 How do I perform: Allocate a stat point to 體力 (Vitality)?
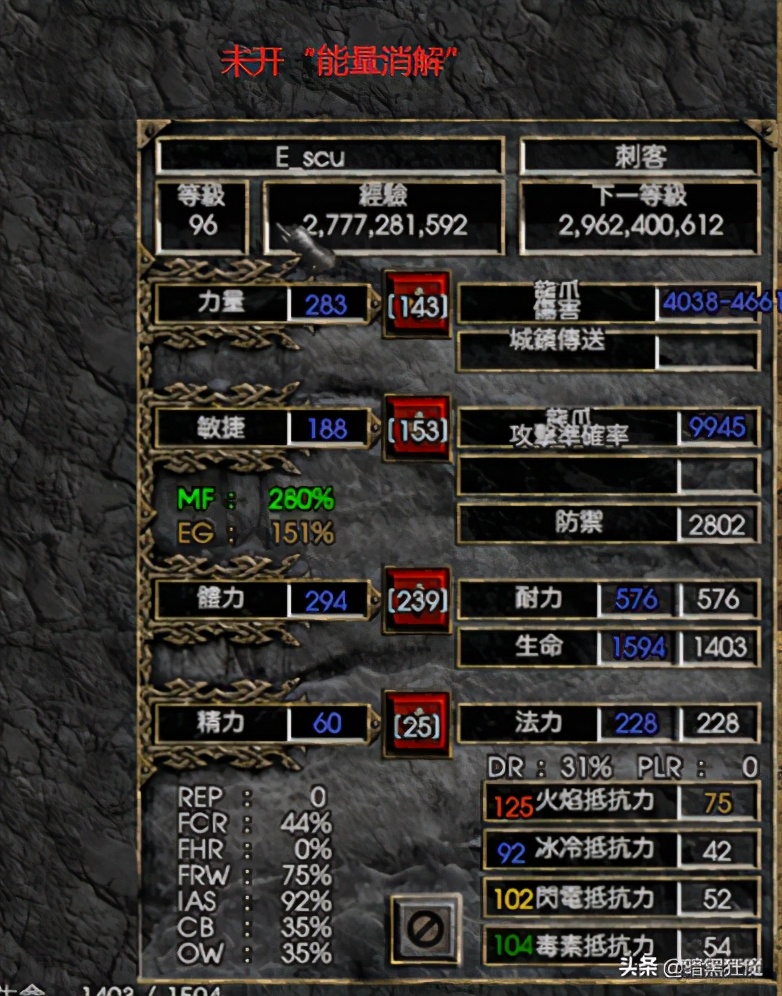pyautogui.click(x=418, y=598)
